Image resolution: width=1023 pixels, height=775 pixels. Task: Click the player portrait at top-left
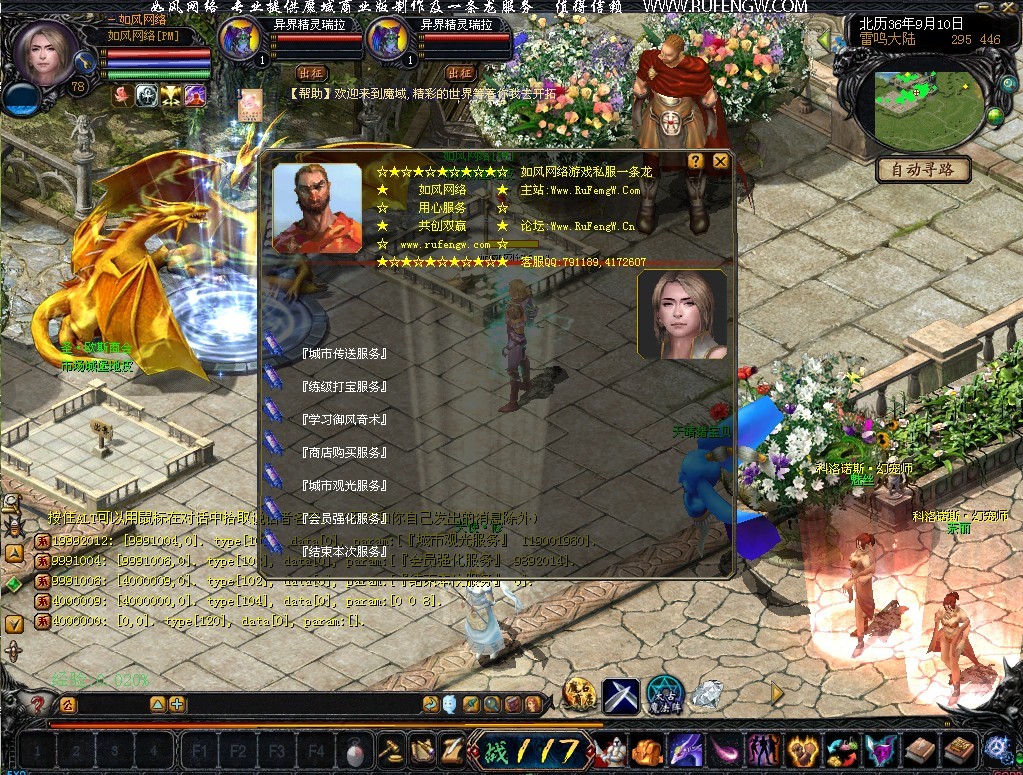[x=45, y=55]
